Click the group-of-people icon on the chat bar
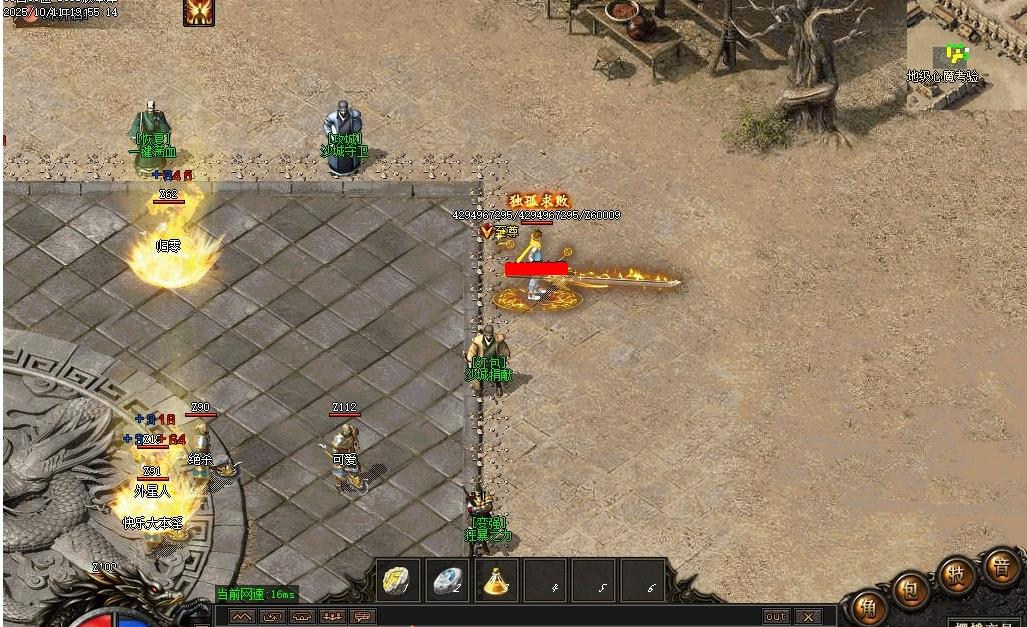 pyautogui.click(x=332, y=617)
